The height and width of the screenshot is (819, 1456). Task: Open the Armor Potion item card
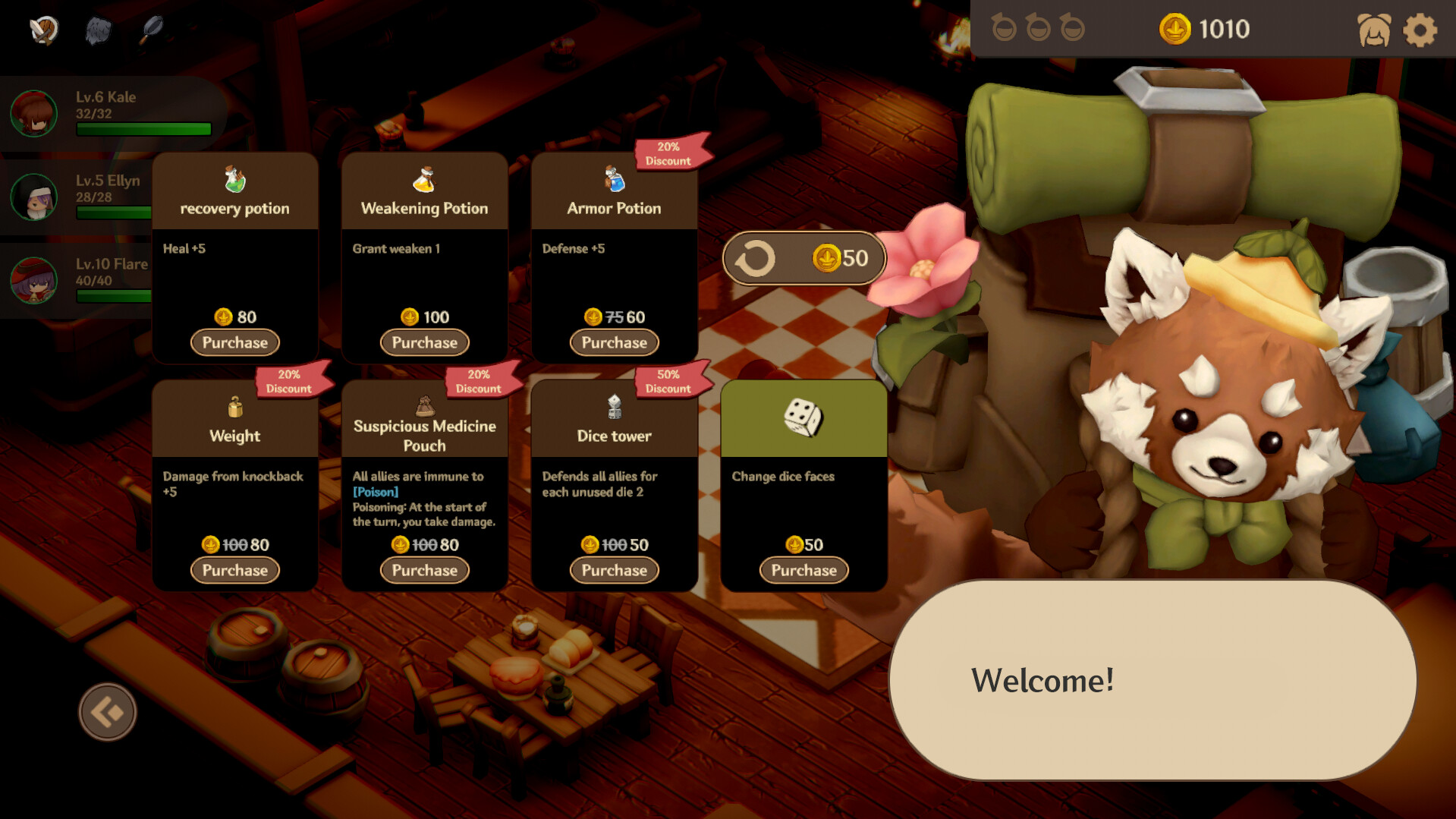tap(614, 208)
